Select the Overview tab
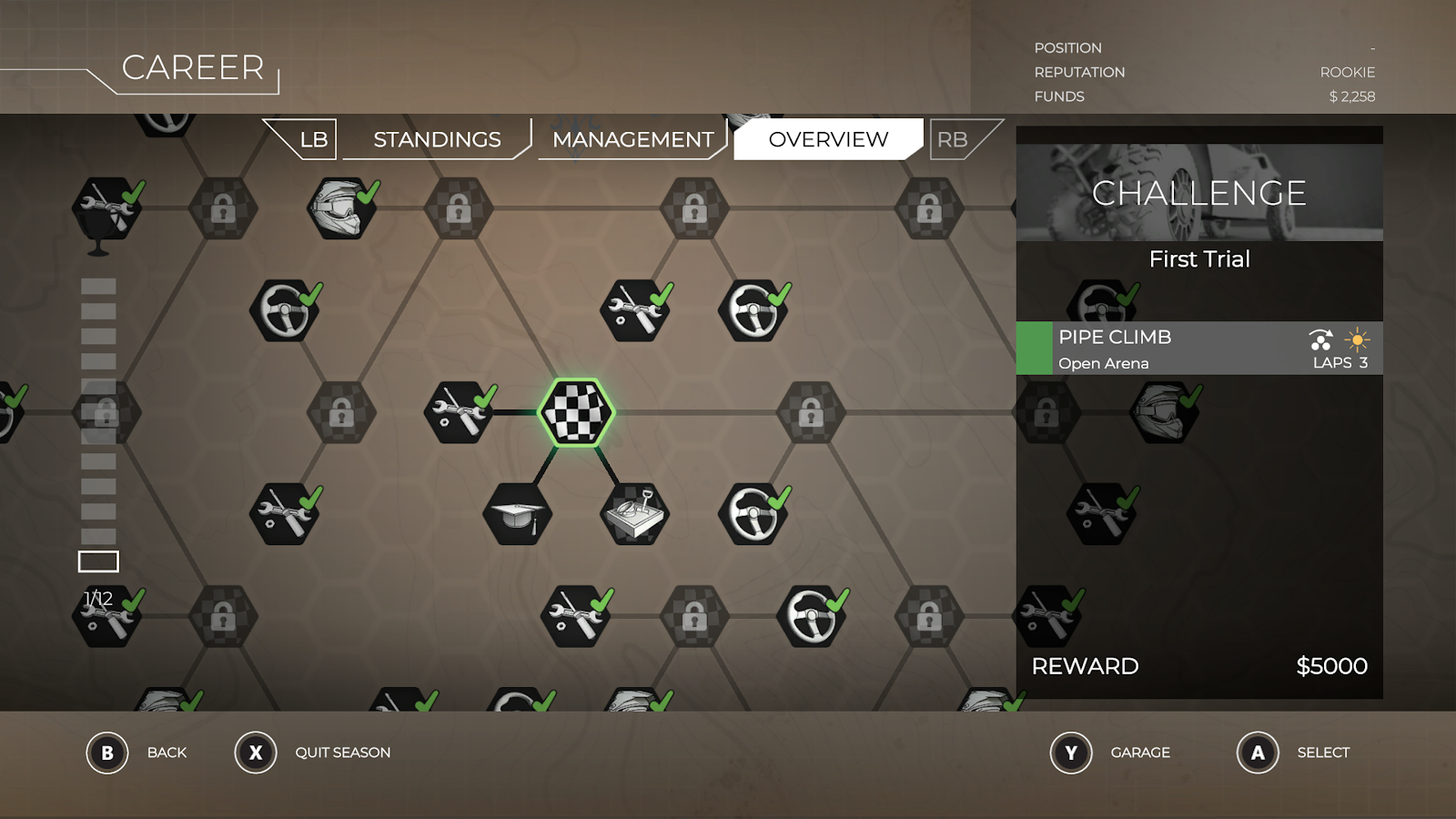The image size is (1456, 819). click(828, 139)
